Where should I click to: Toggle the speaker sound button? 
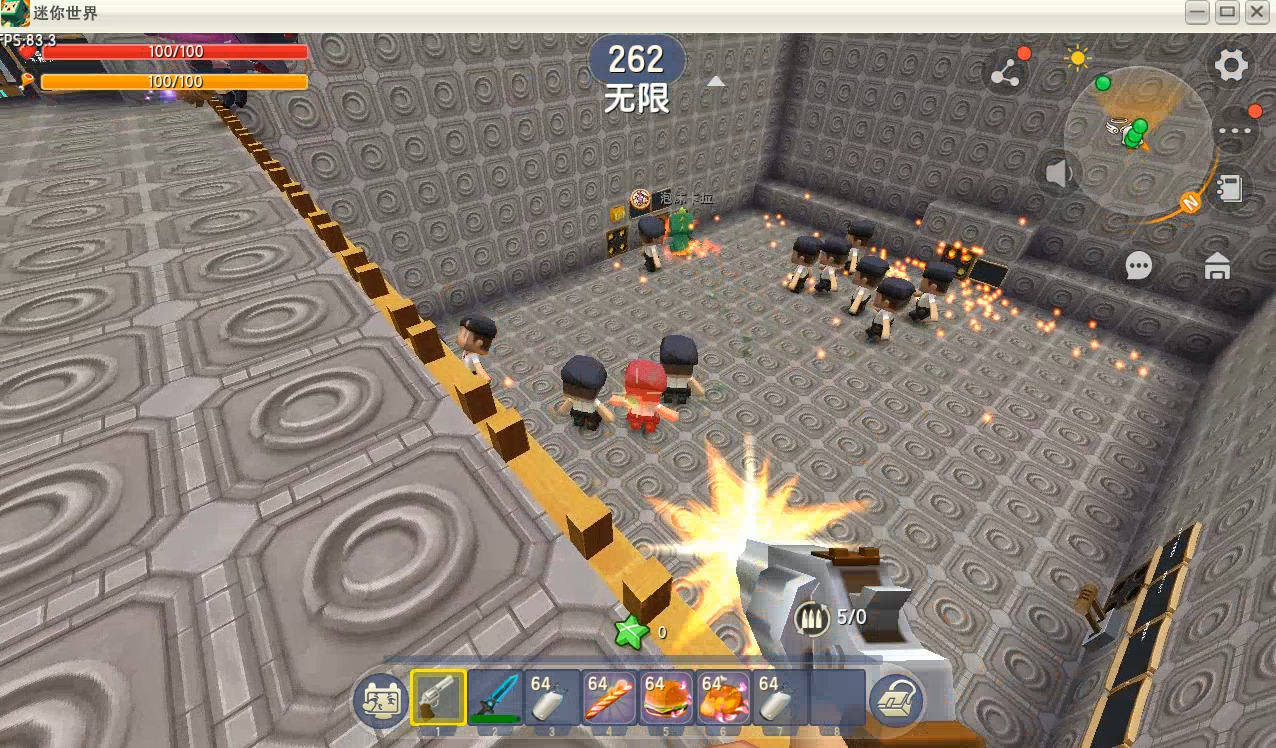[x=1058, y=175]
